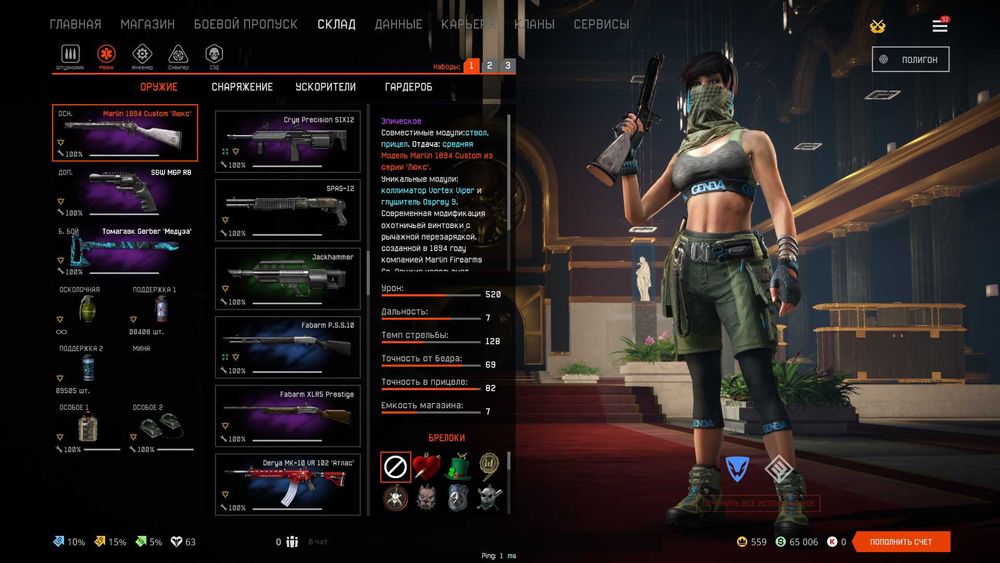This screenshot has height=563, width=1000.
Task: Select the Медик class icon
Action: point(106,55)
